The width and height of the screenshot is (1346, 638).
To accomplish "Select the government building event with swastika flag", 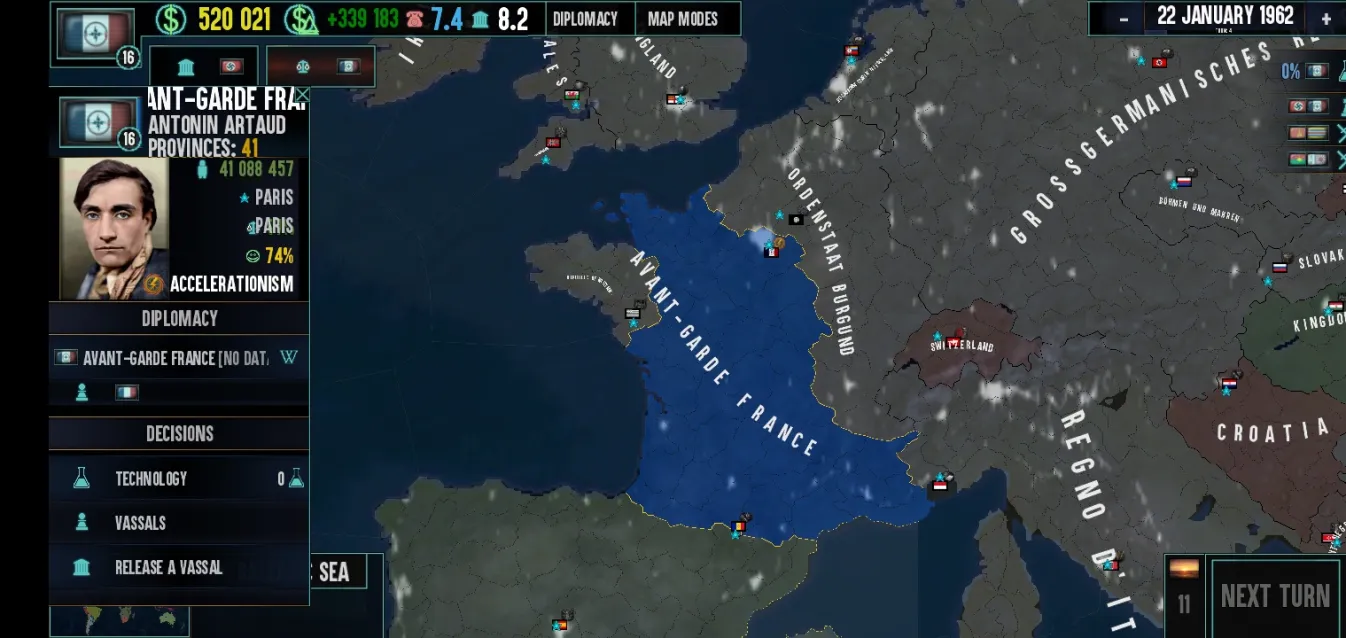I will tap(205, 67).
